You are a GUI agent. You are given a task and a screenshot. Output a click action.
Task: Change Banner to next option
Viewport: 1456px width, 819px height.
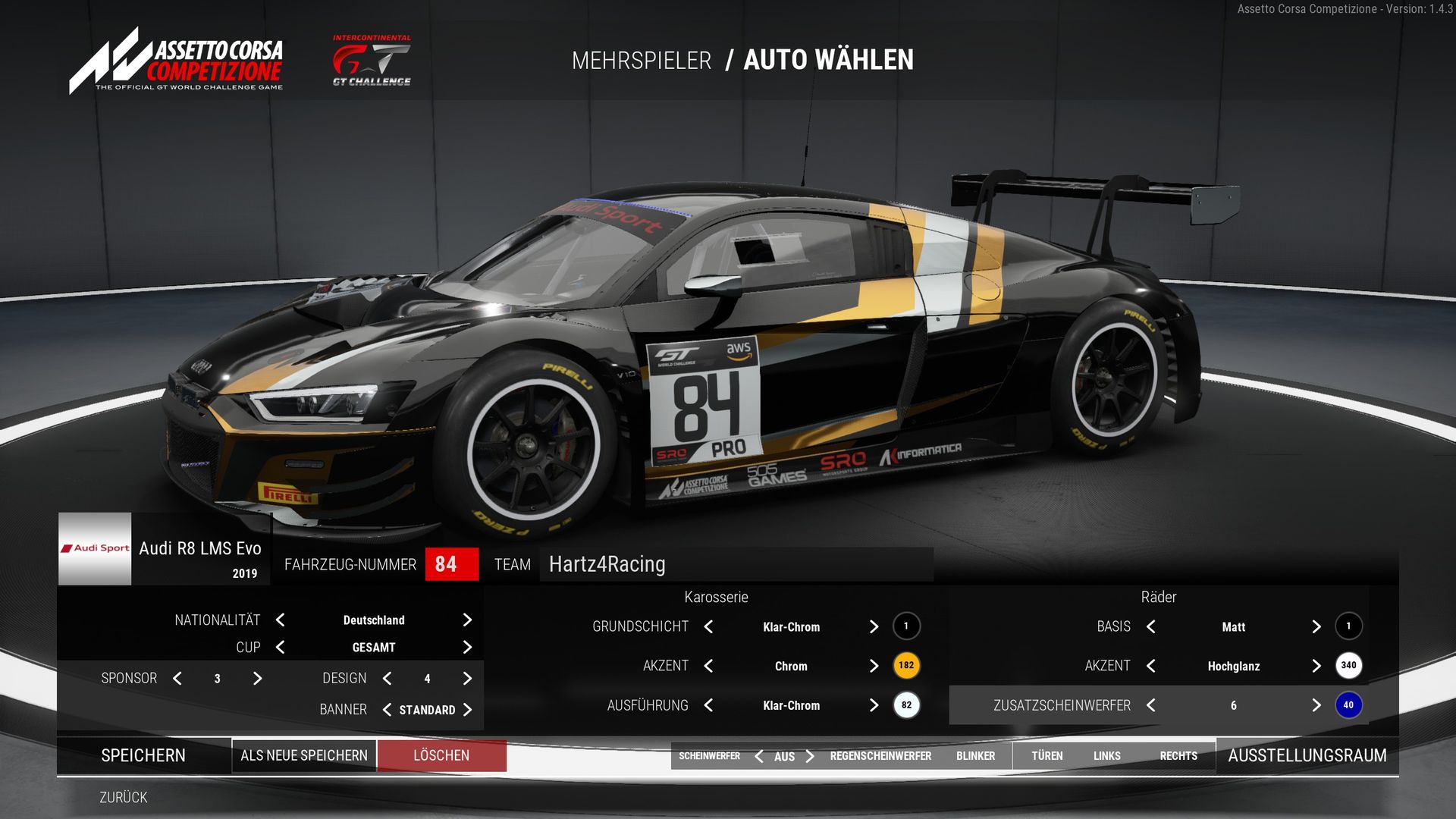[467, 710]
